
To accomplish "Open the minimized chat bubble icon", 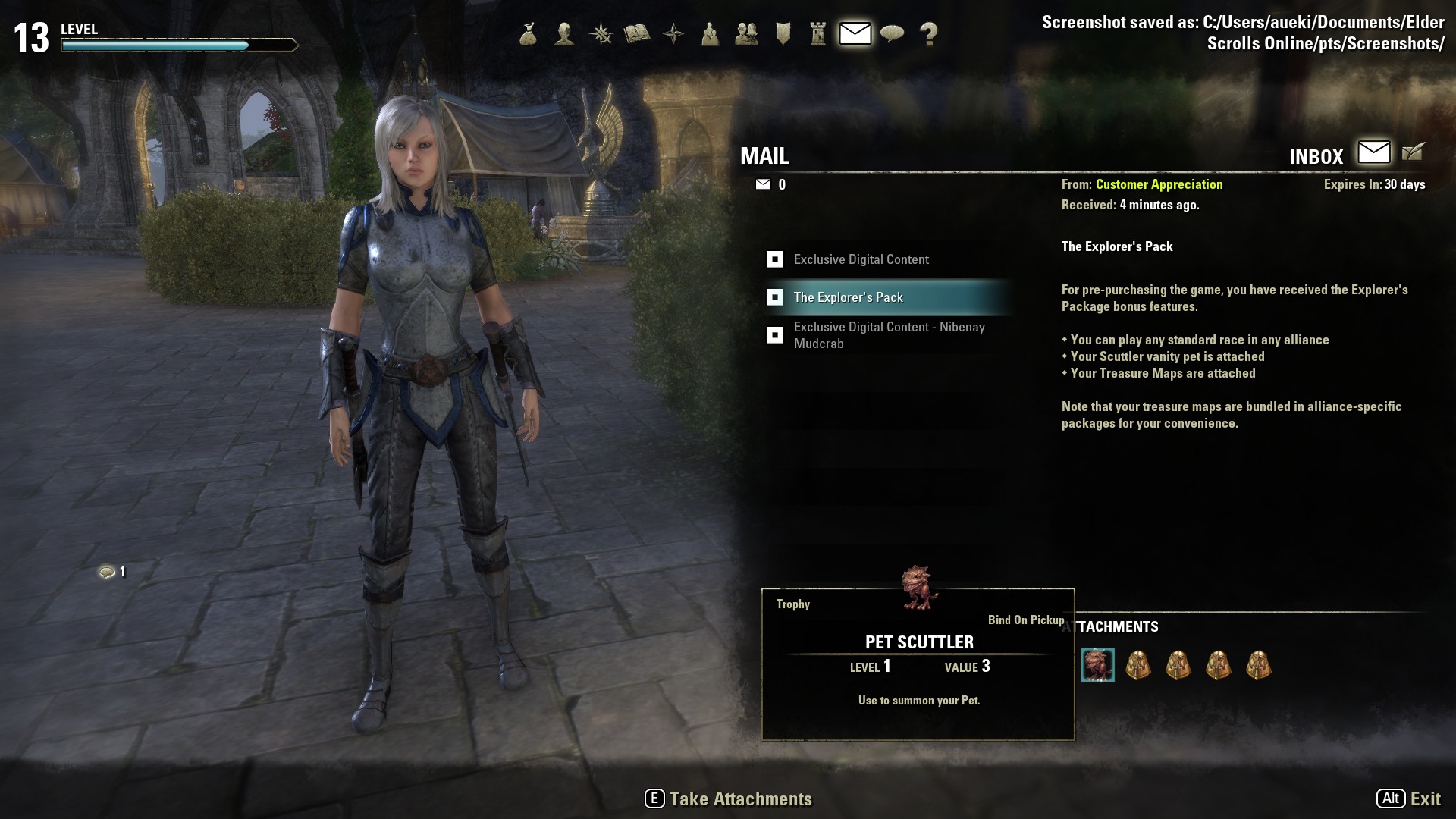I will 107,572.
